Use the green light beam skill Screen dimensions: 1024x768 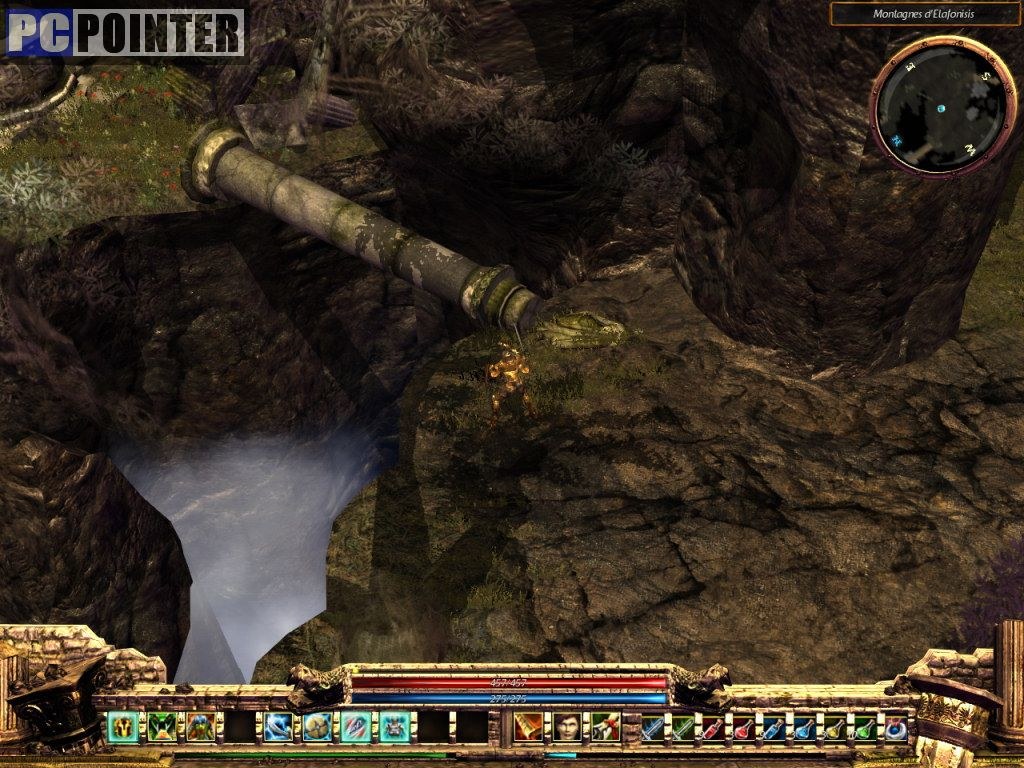point(161,726)
